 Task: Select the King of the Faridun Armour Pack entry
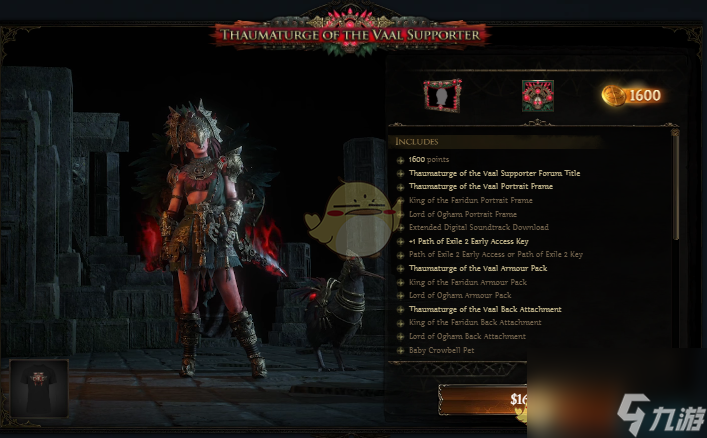point(460,282)
